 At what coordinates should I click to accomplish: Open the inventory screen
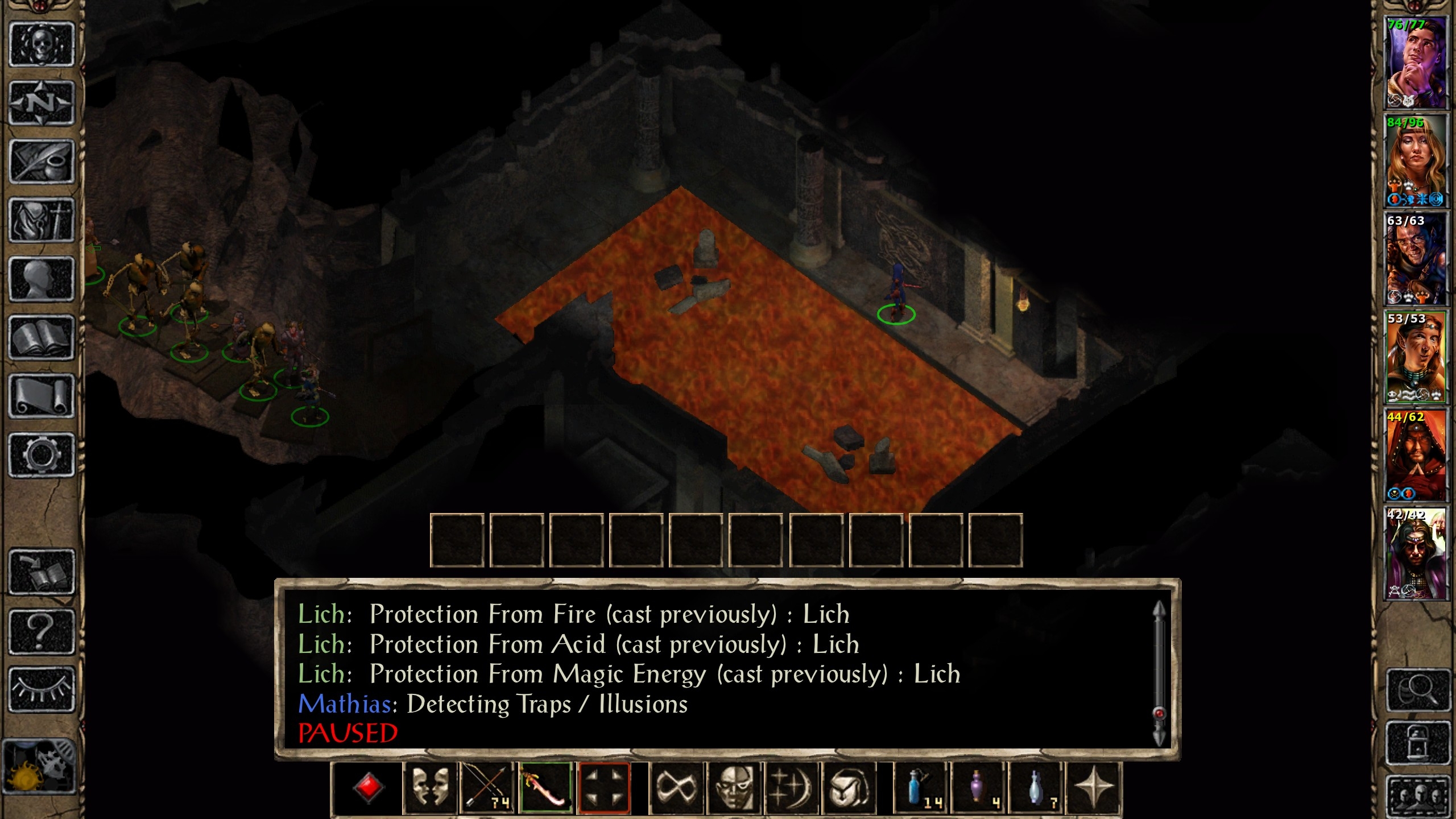(x=42, y=221)
